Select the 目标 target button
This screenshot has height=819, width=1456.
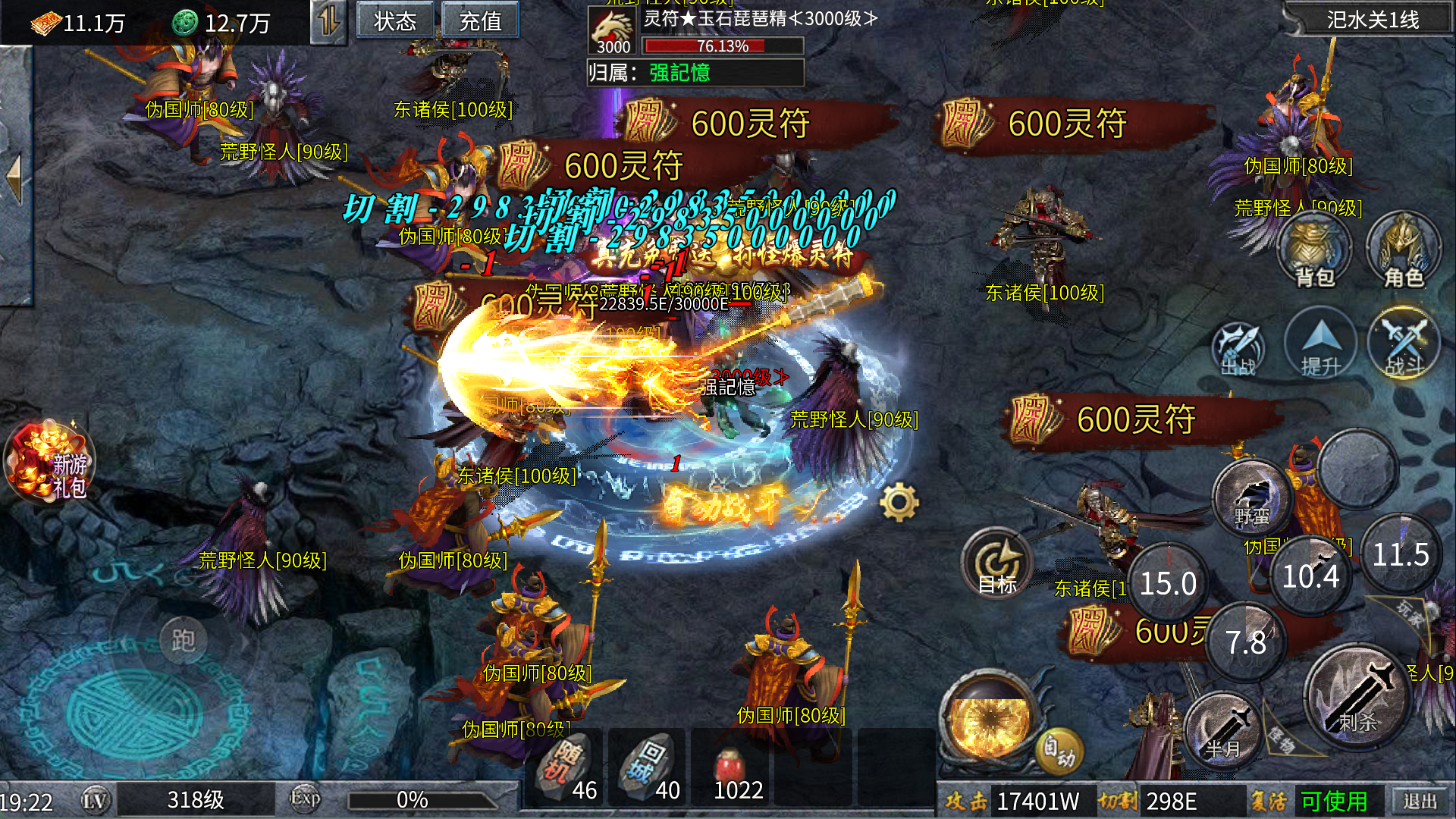coord(997,566)
